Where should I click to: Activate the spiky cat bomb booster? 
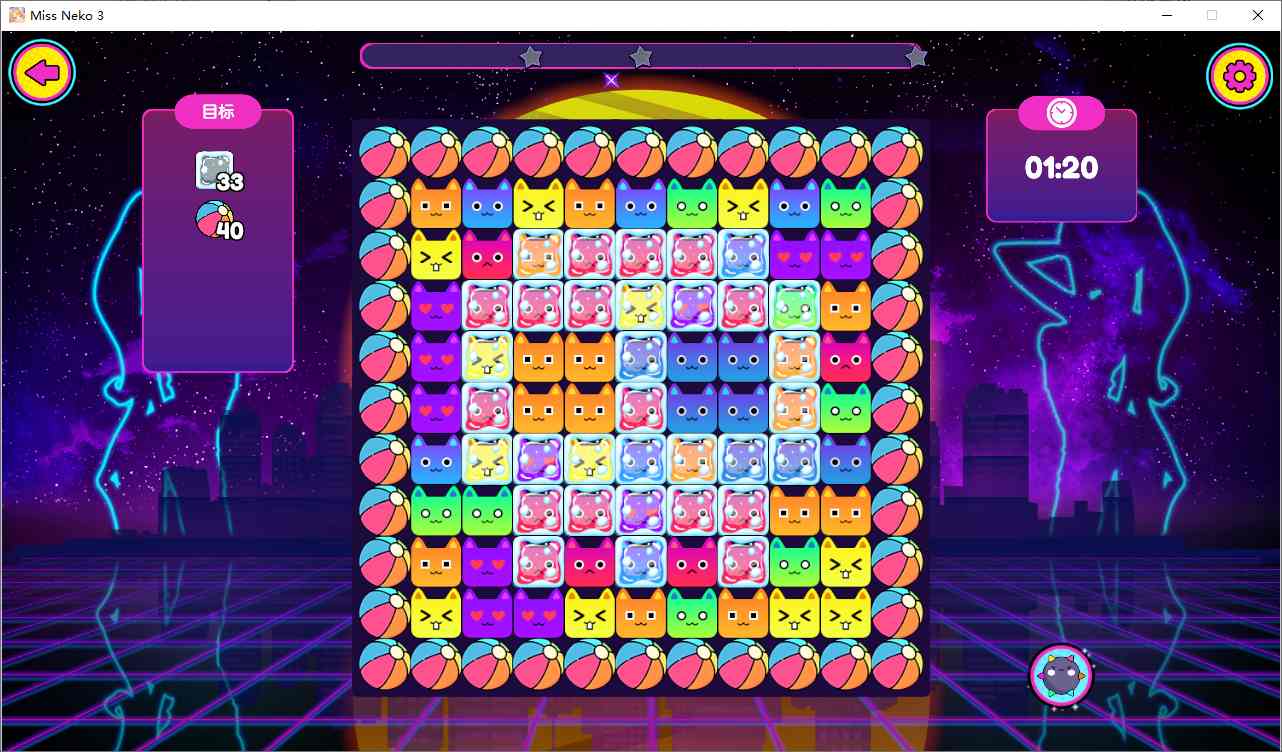[1060, 676]
